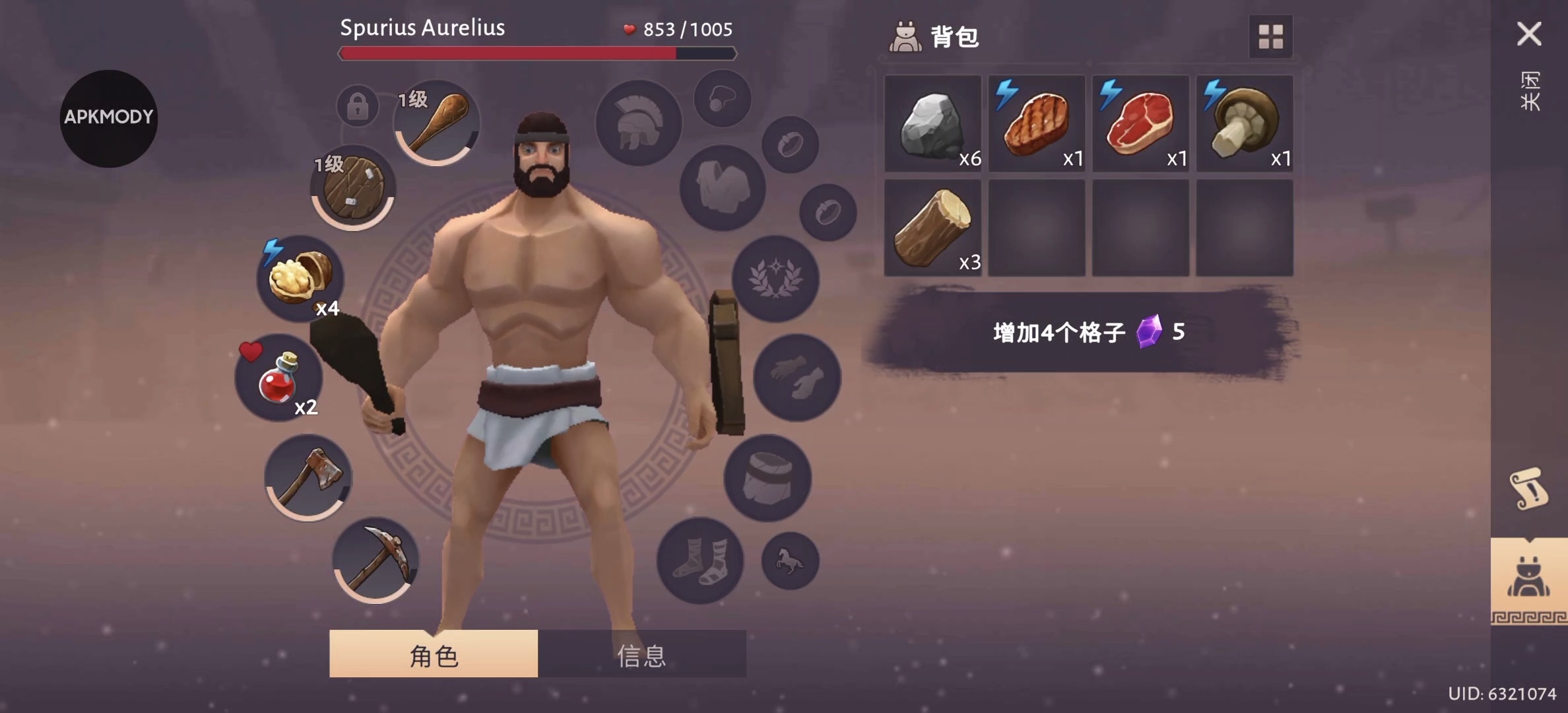The width and height of the screenshot is (1568, 713).
Task: Select the equipped wooden shield slot
Action: pos(353,187)
